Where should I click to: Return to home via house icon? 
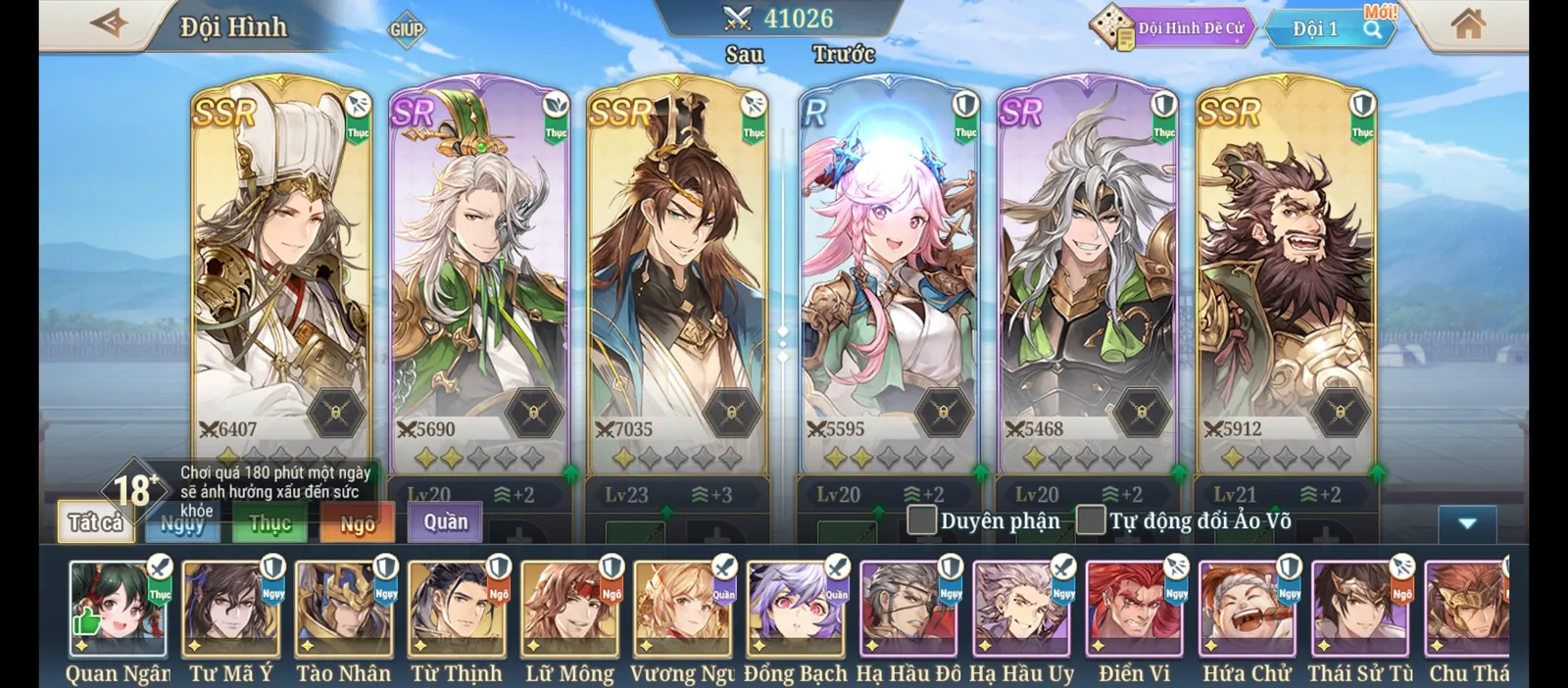[1467, 25]
